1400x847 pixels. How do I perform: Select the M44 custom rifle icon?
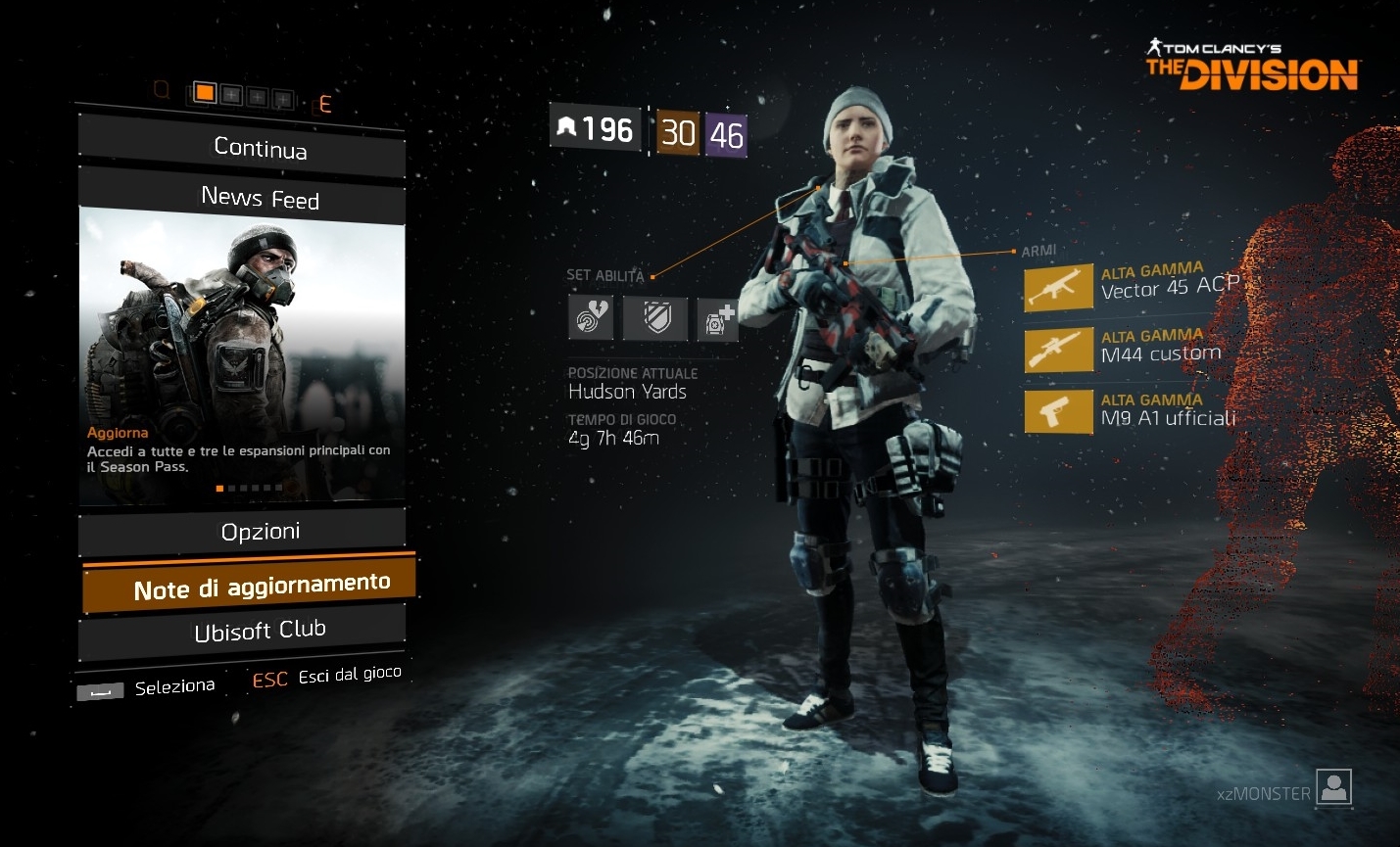[1058, 351]
